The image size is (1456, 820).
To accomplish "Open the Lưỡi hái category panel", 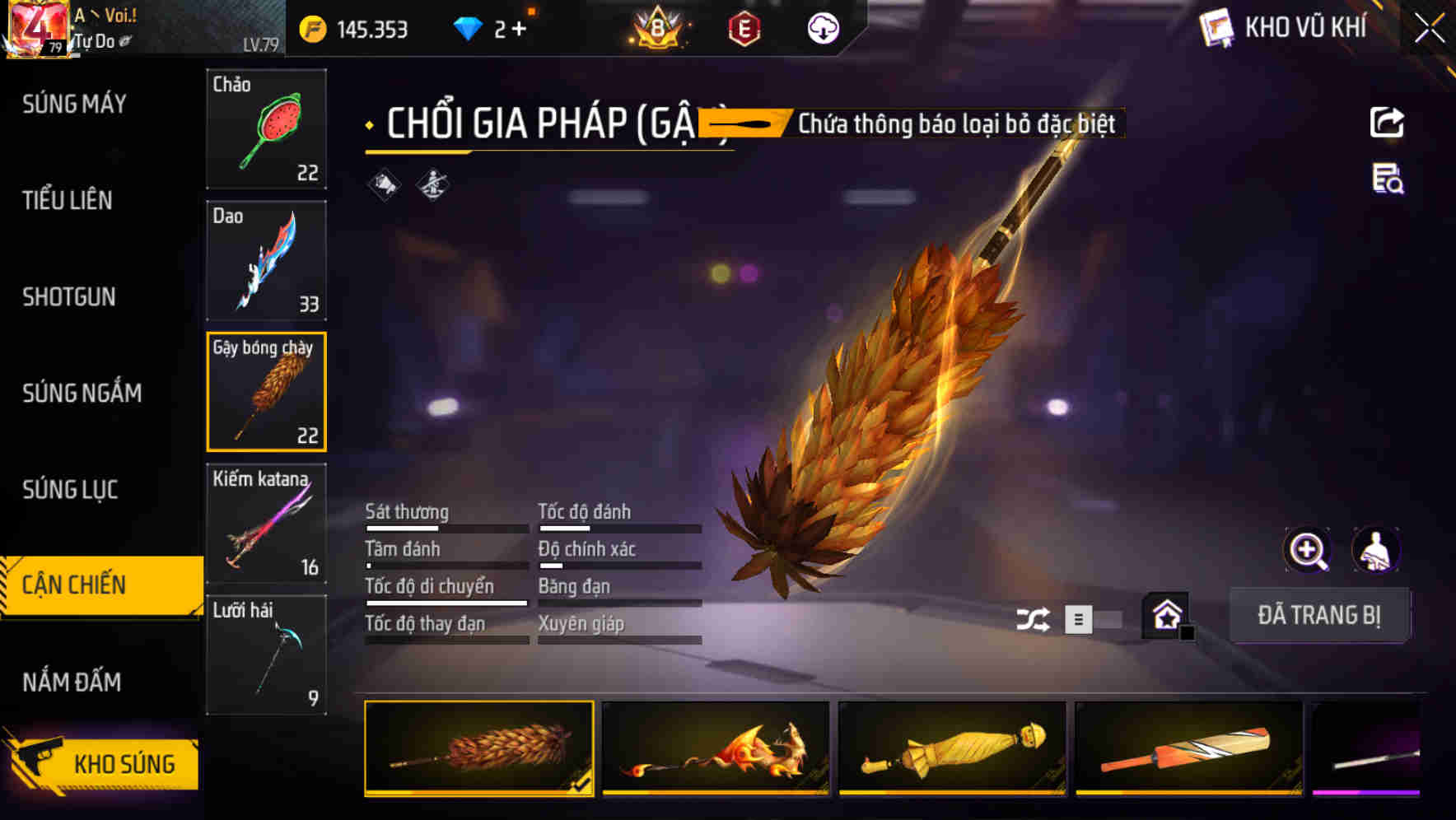I will coord(266,655).
